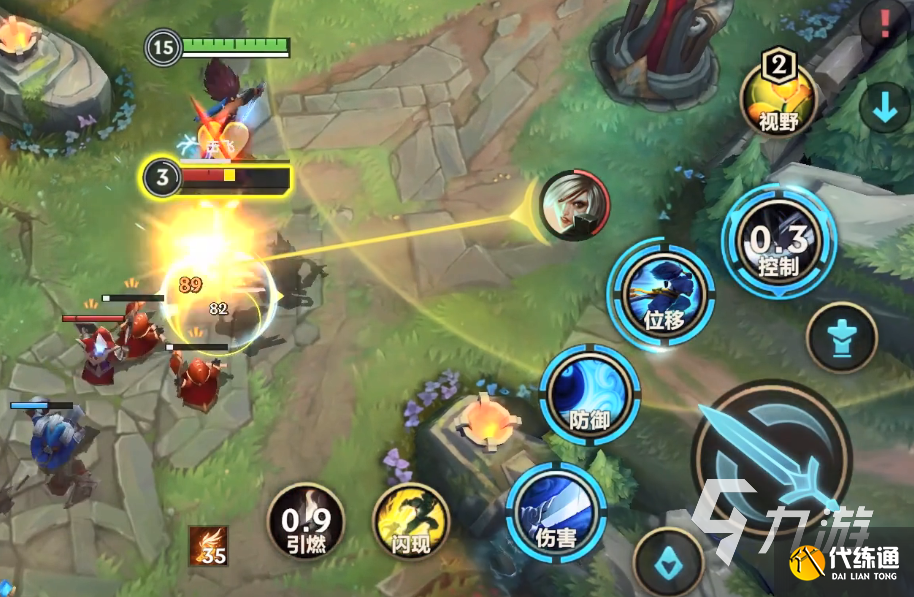Tap the tower targeting button beside attack
This screenshot has height=597, width=914.
point(840,337)
